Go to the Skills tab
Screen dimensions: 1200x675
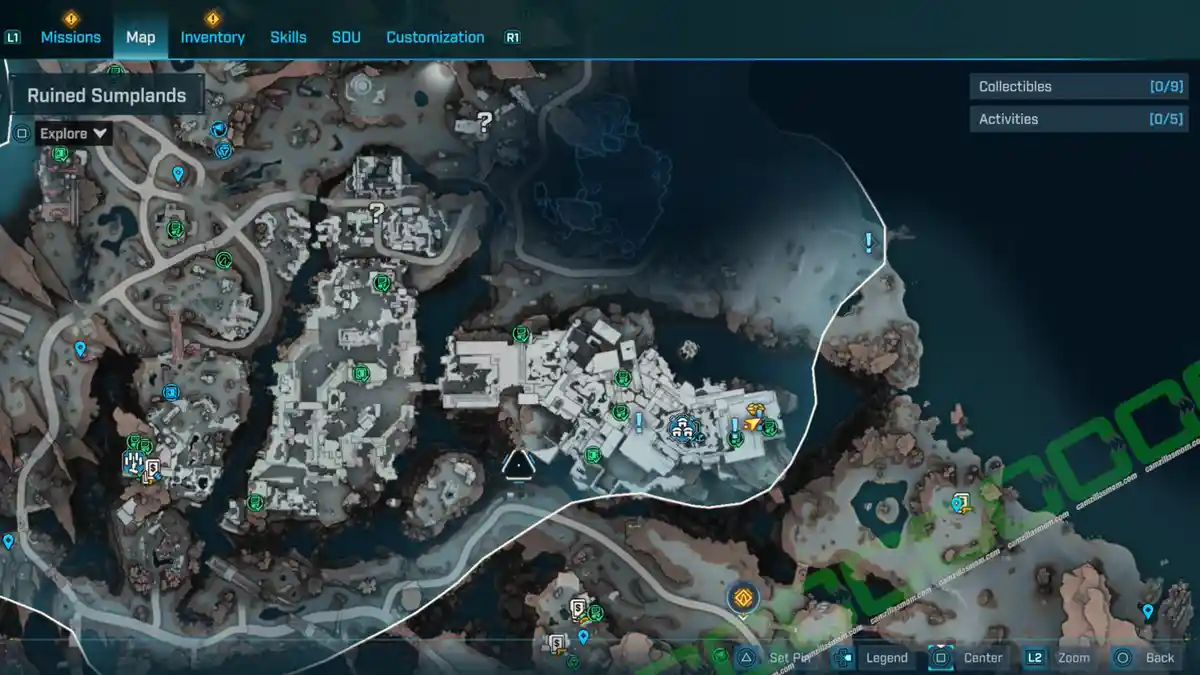(288, 37)
